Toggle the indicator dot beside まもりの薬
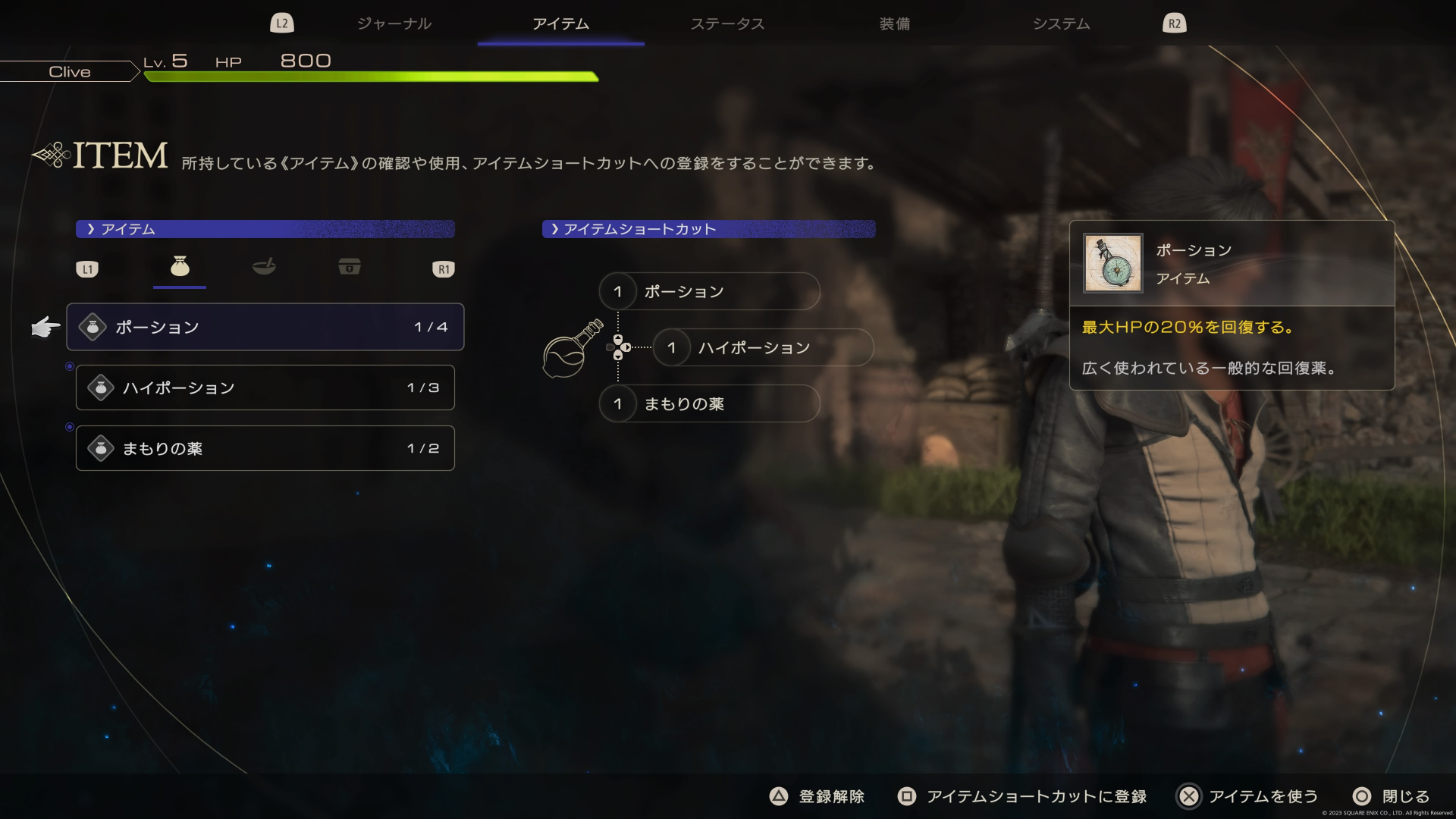Screen dimensions: 1456x819 coord(70,427)
